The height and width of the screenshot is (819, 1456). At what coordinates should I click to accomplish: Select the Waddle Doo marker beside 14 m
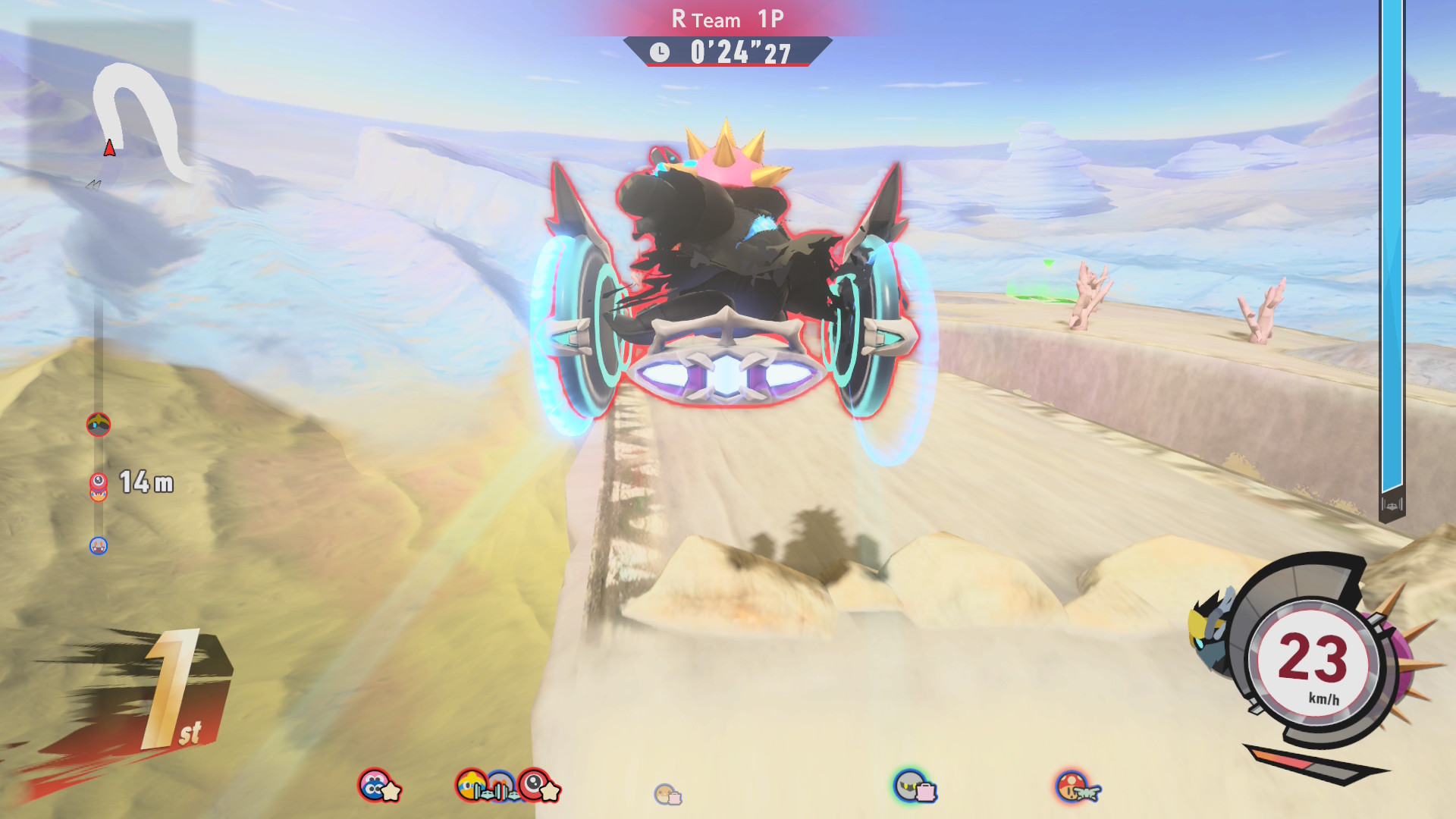click(99, 482)
